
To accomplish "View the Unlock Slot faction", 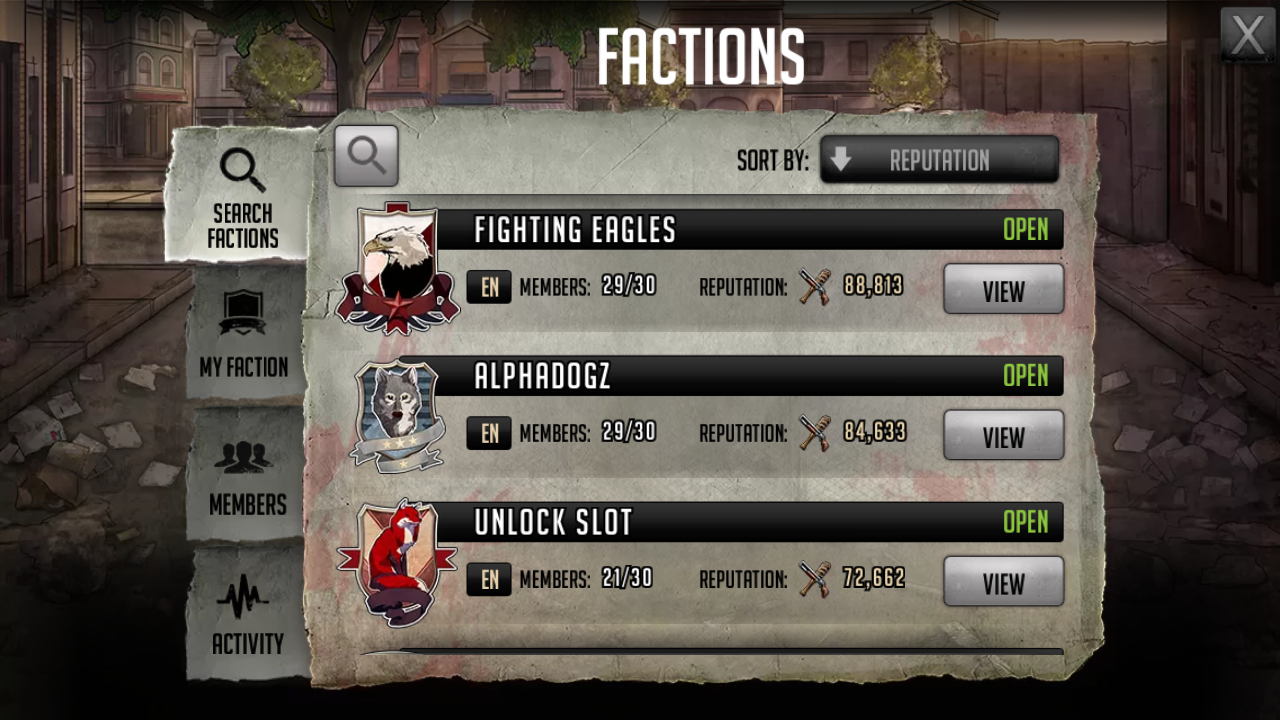I will (1003, 582).
